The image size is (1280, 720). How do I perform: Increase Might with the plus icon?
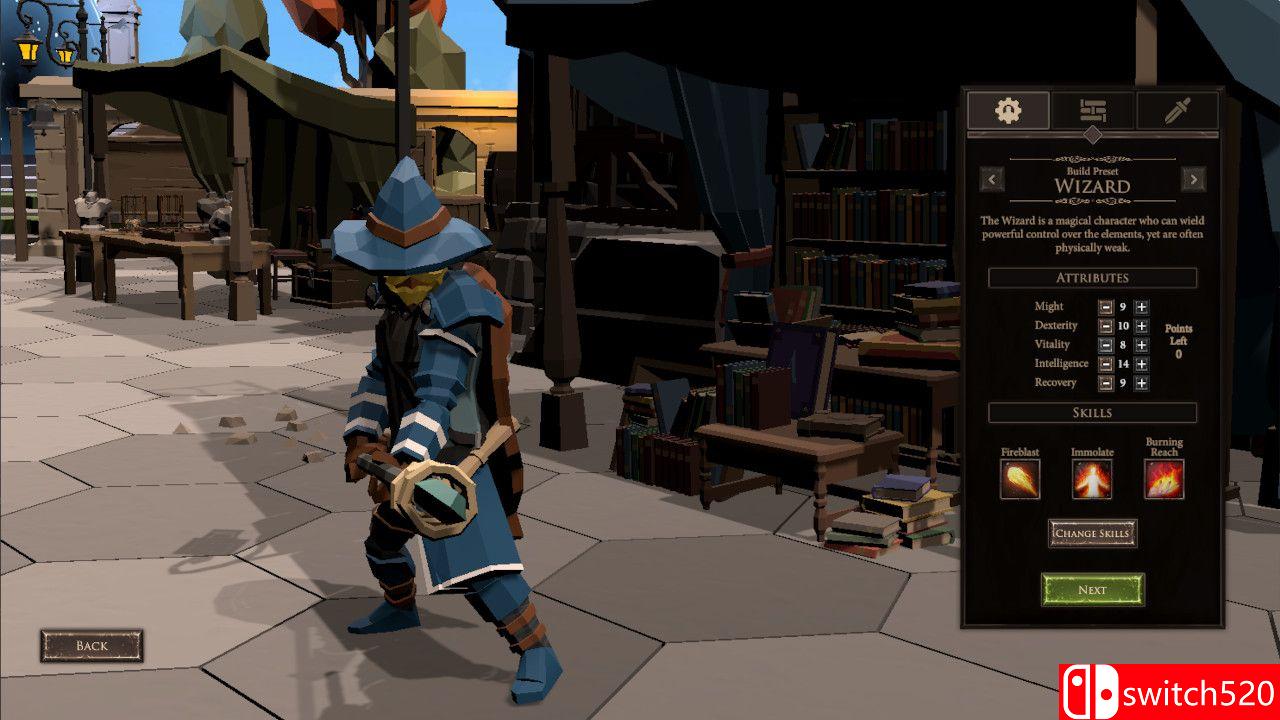coord(1141,307)
